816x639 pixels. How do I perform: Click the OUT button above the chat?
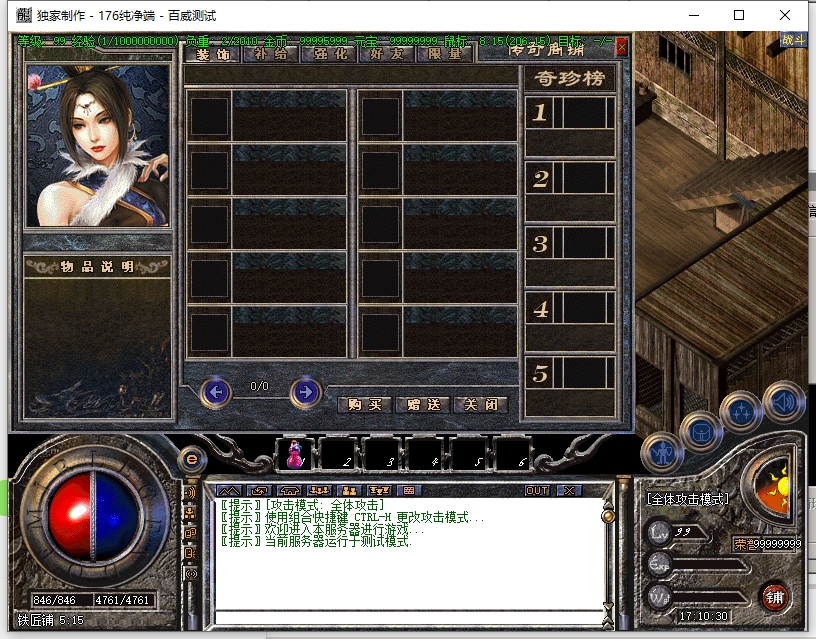point(537,491)
